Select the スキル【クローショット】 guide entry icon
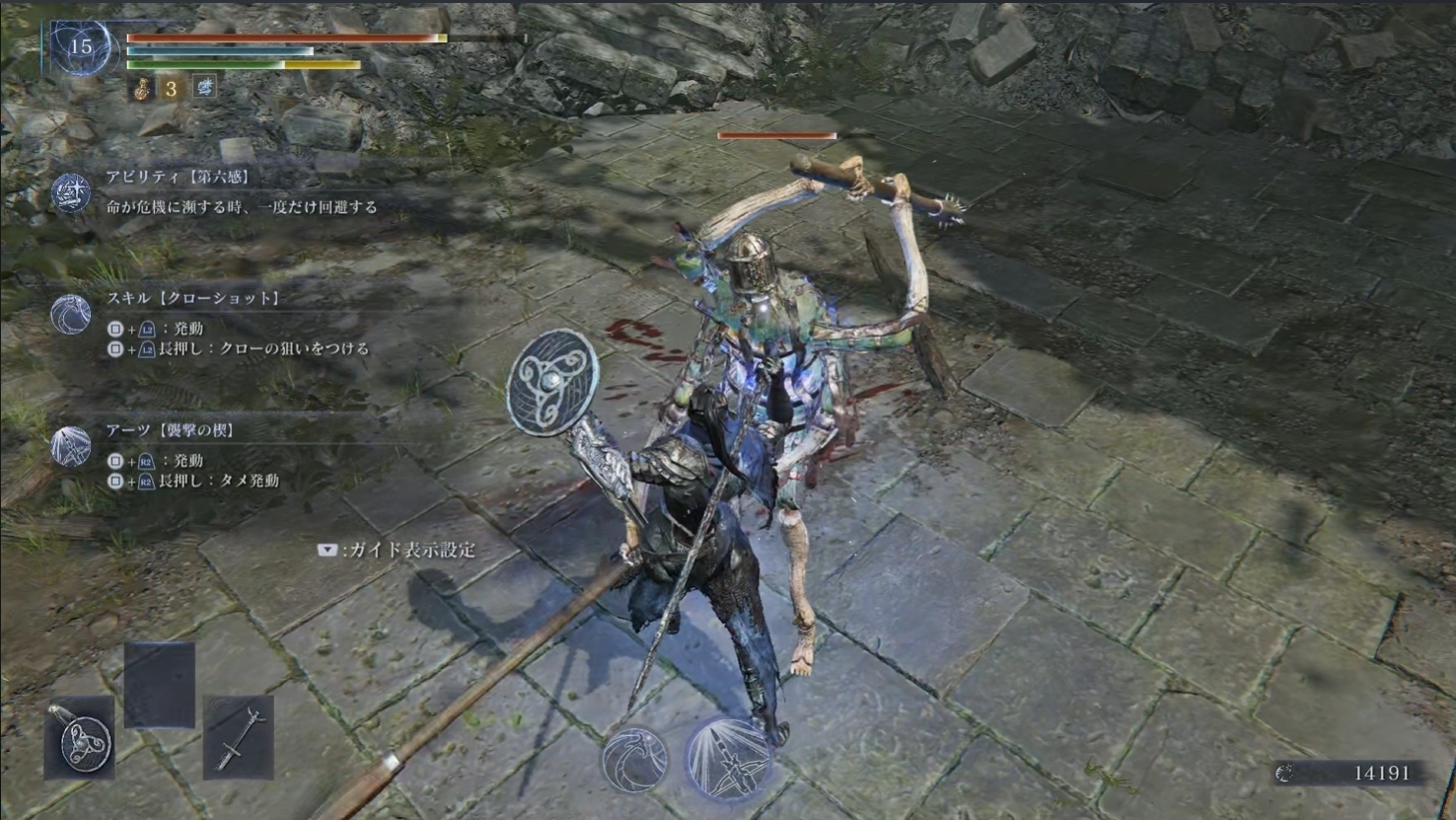This screenshot has width=1456, height=820. 71,315
